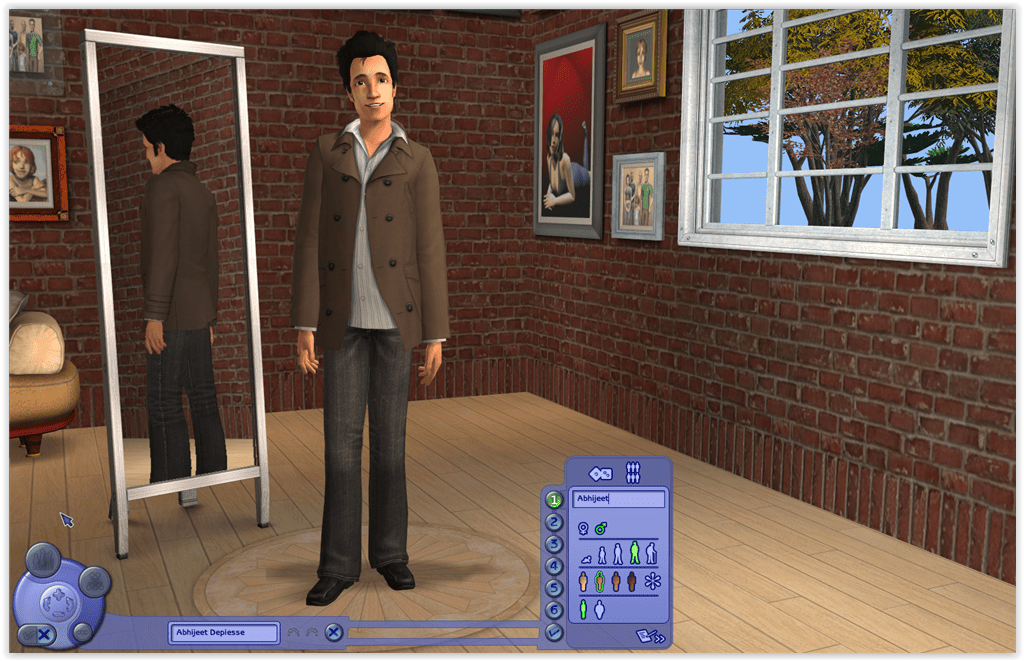Switch to step 3 of Create-a-Sim
This screenshot has height=661, width=1024.
(553, 544)
